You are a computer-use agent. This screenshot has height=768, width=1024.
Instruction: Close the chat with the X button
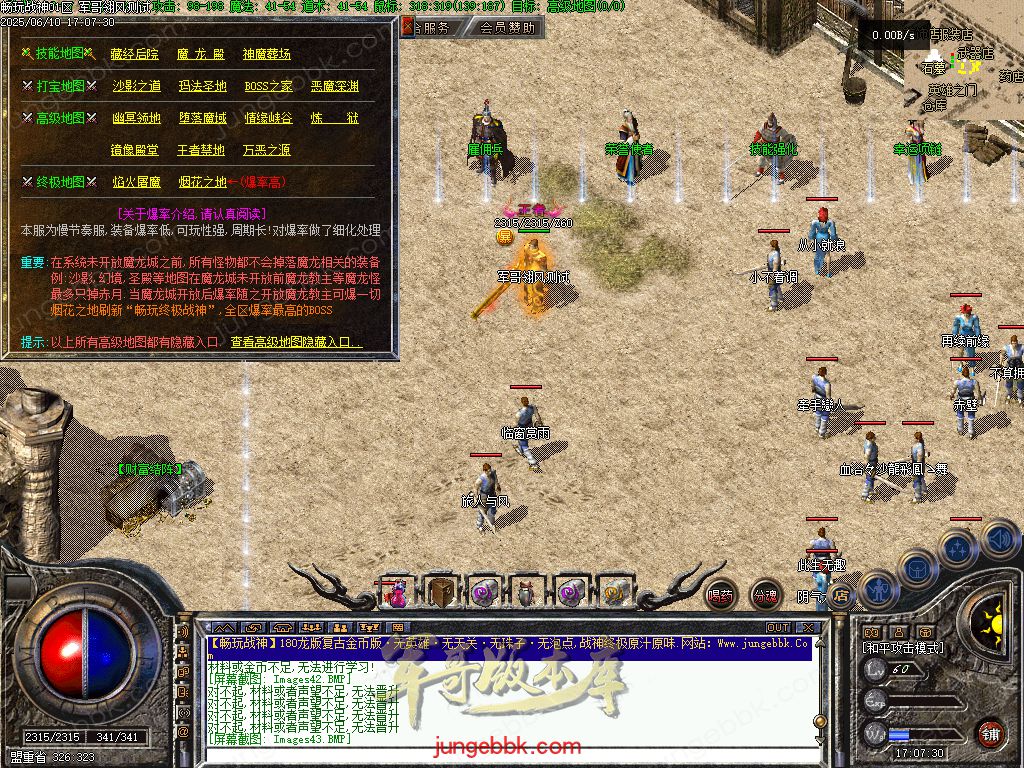(x=809, y=628)
